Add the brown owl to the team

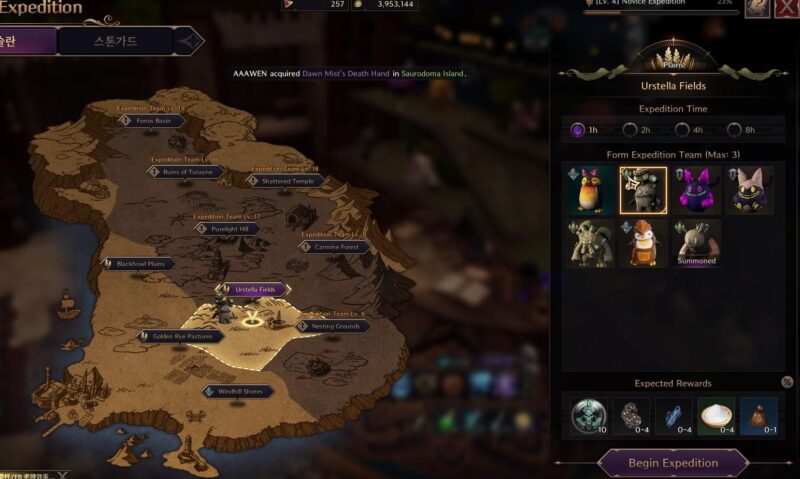[x=642, y=244]
